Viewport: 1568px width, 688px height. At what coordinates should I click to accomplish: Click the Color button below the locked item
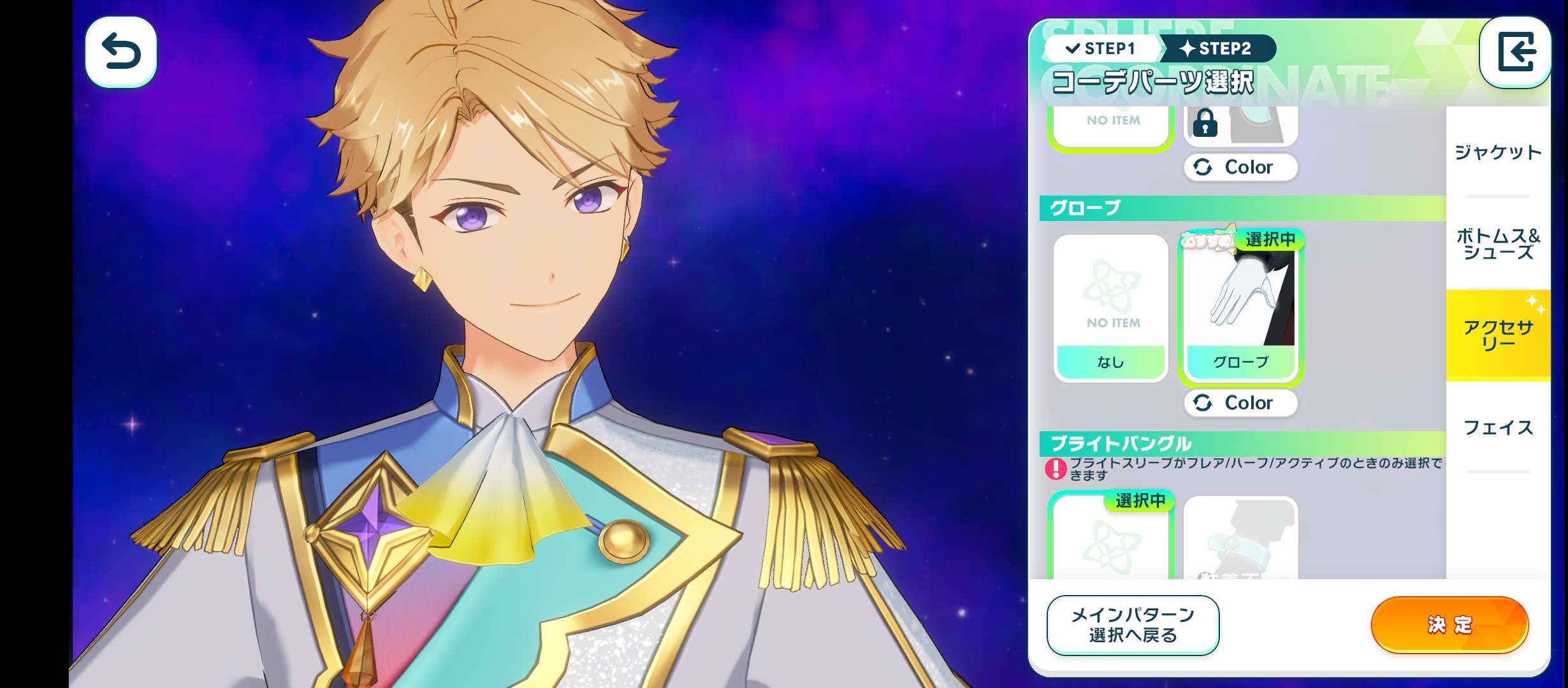coord(1240,167)
